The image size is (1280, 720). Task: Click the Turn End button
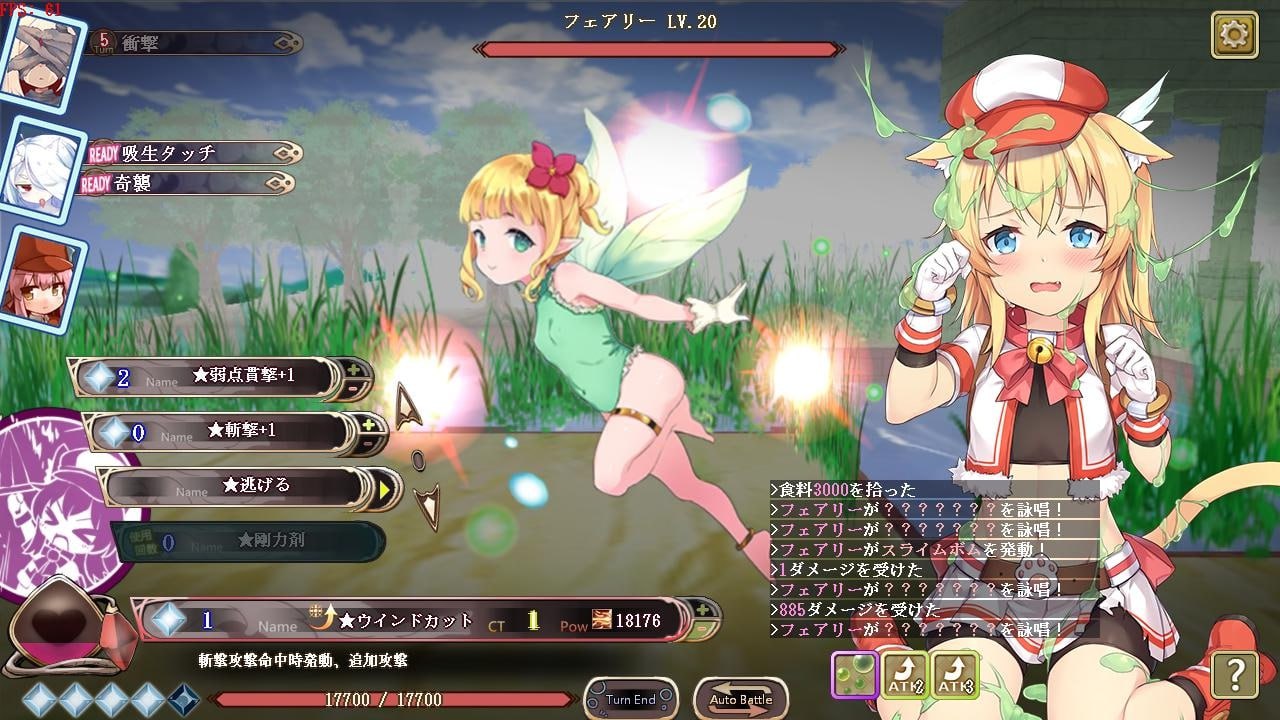630,699
